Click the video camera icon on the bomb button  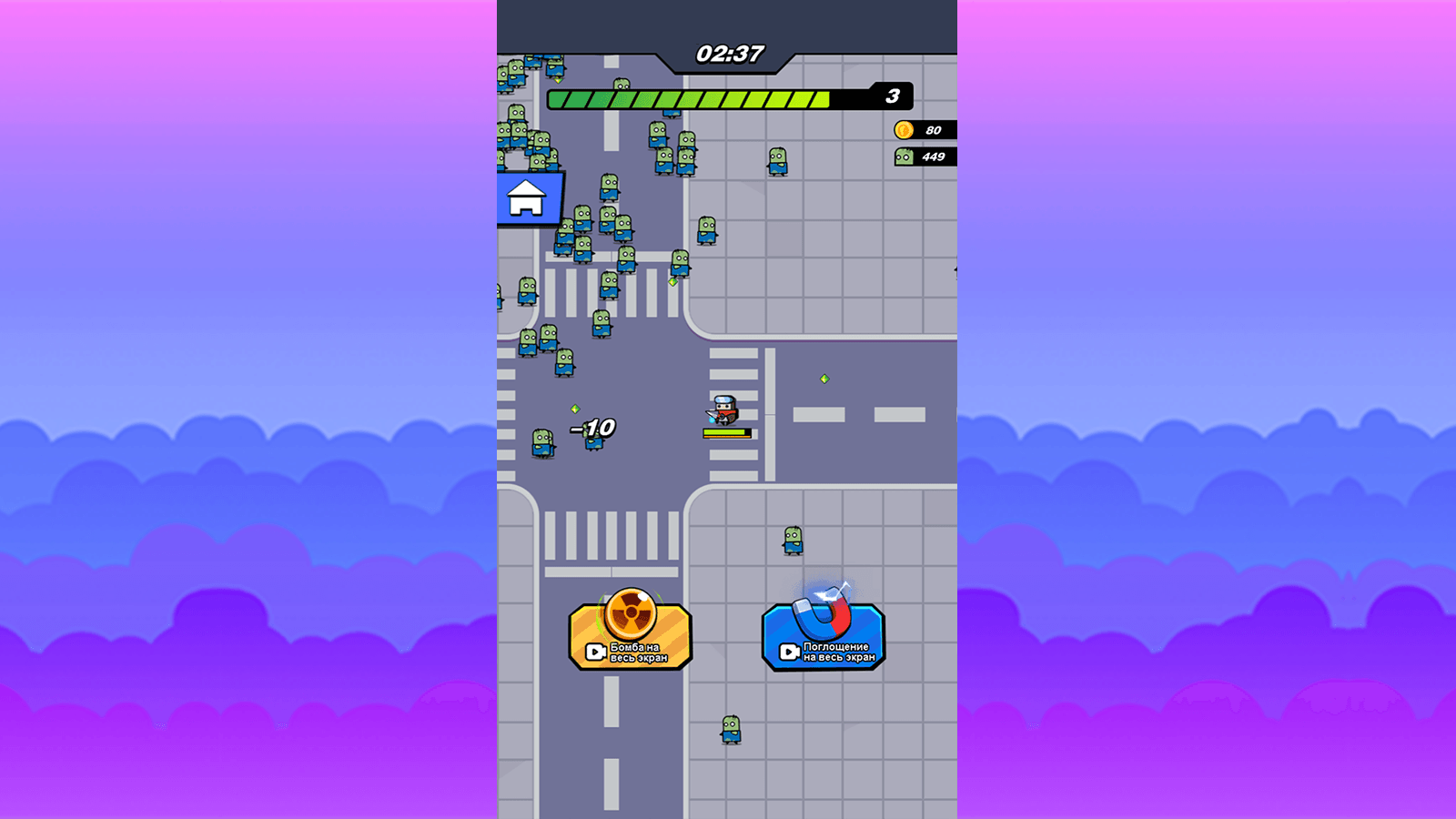coord(597,653)
